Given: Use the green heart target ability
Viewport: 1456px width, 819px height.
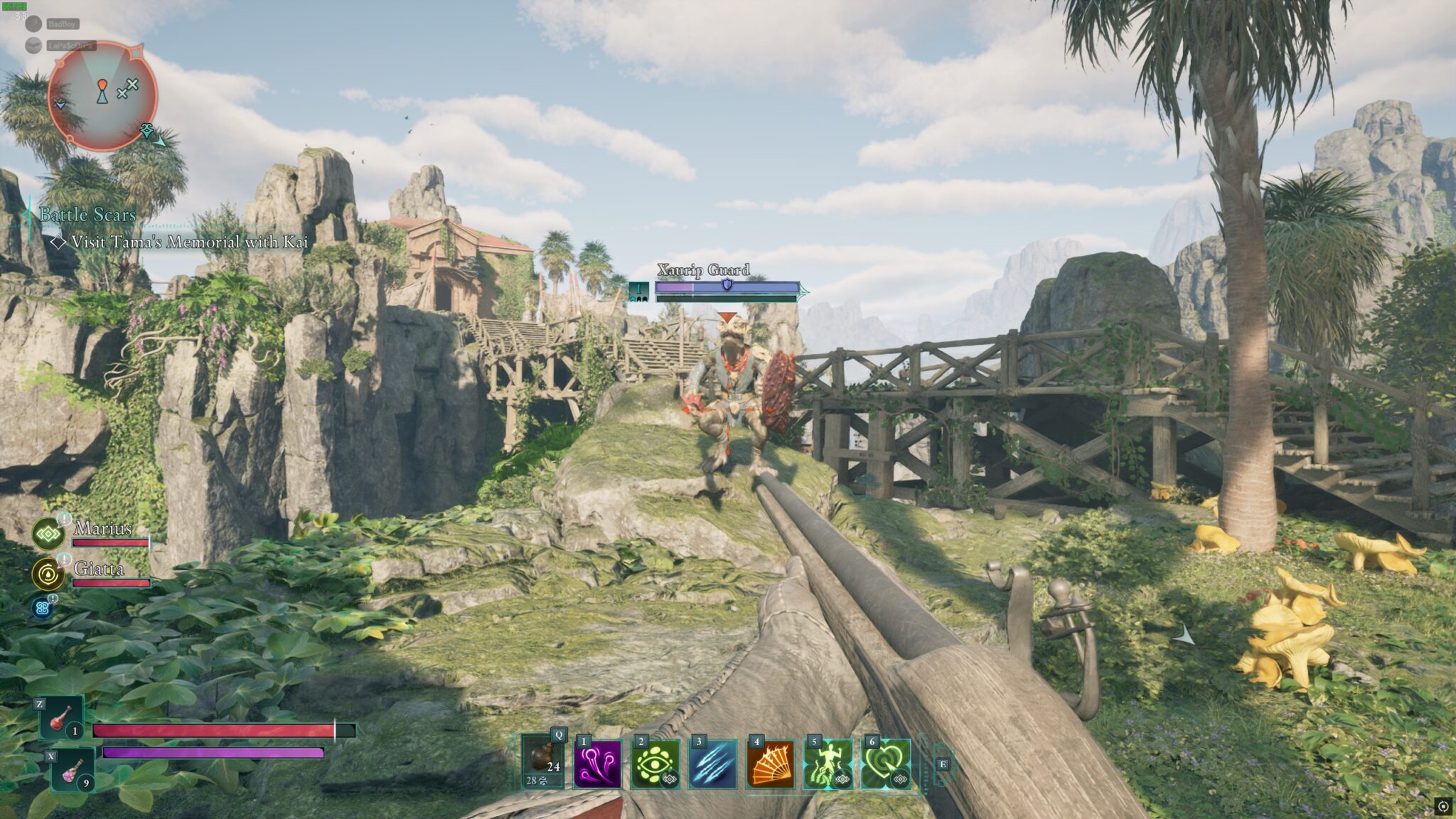Looking at the screenshot, I should click(x=885, y=764).
